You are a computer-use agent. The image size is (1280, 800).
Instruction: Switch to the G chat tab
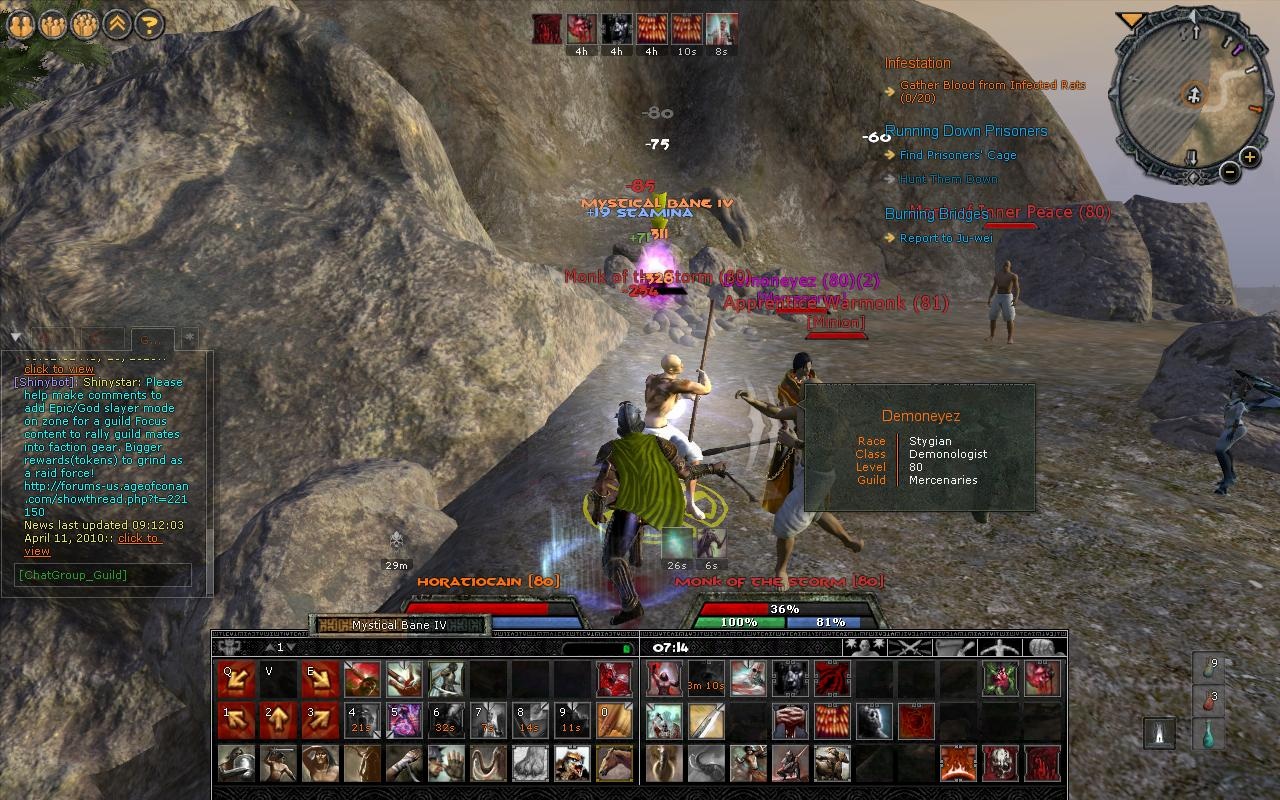[x=150, y=338]
